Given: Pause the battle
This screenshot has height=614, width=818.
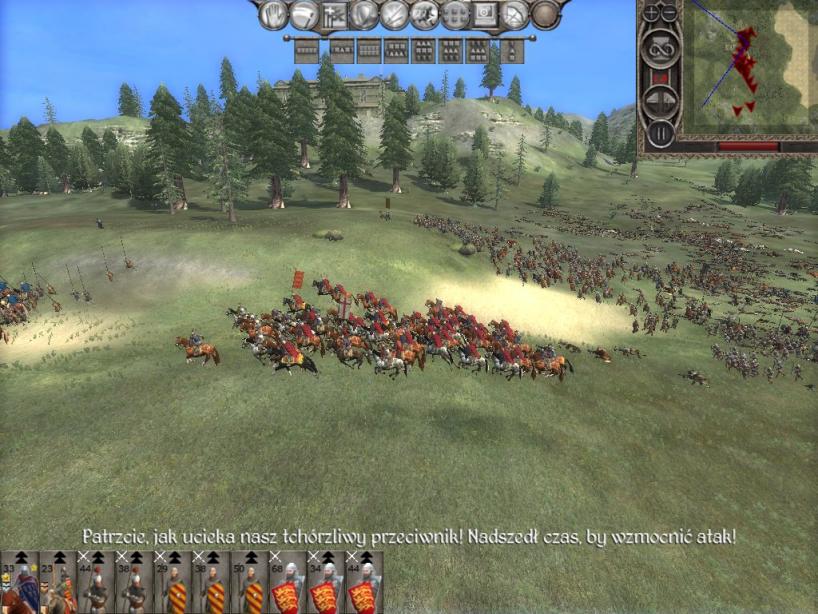Looking at the screenshot, I should pos(660,131).
